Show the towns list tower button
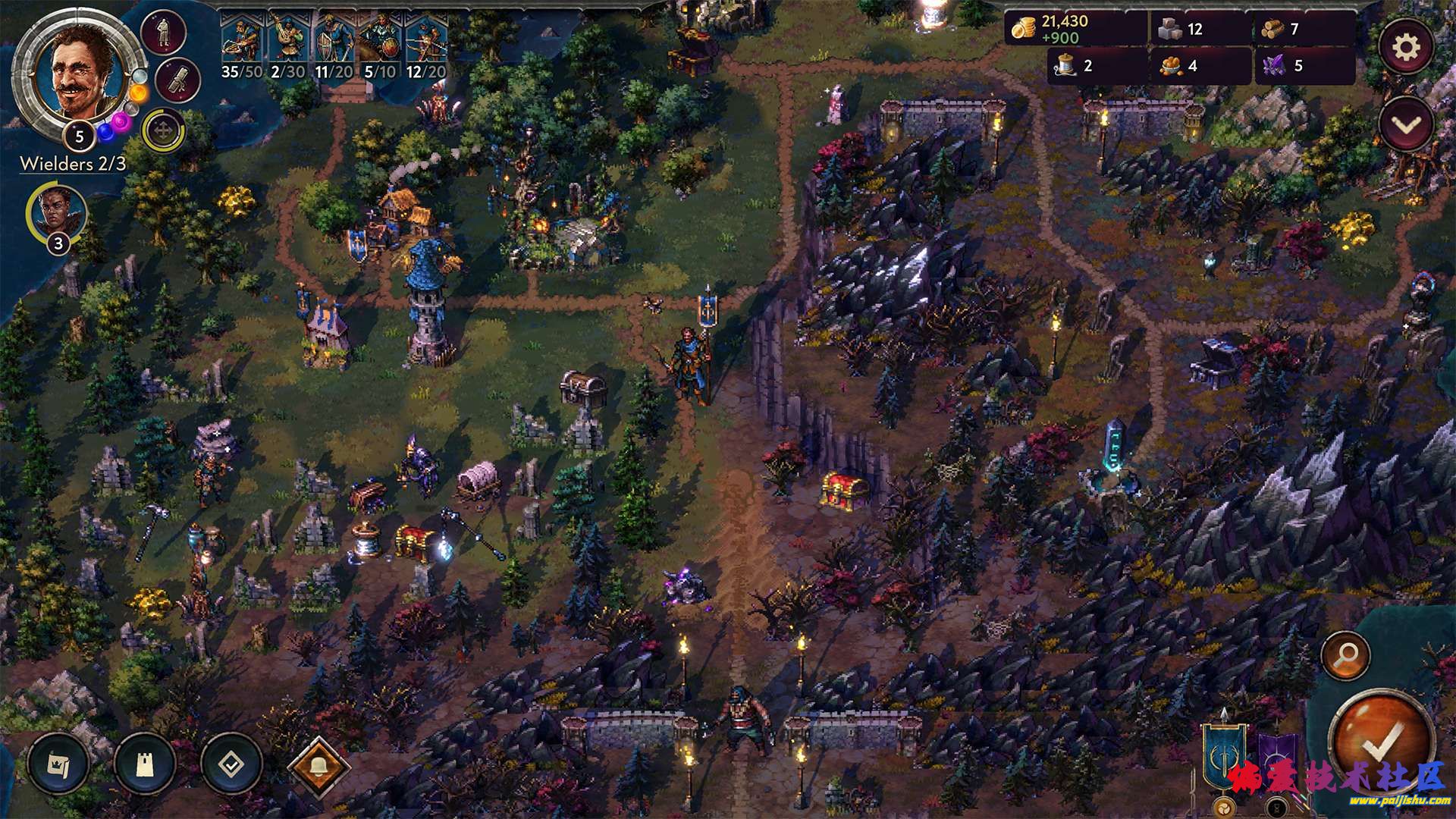The image size is (1456, 819). [x=145, y=764]
